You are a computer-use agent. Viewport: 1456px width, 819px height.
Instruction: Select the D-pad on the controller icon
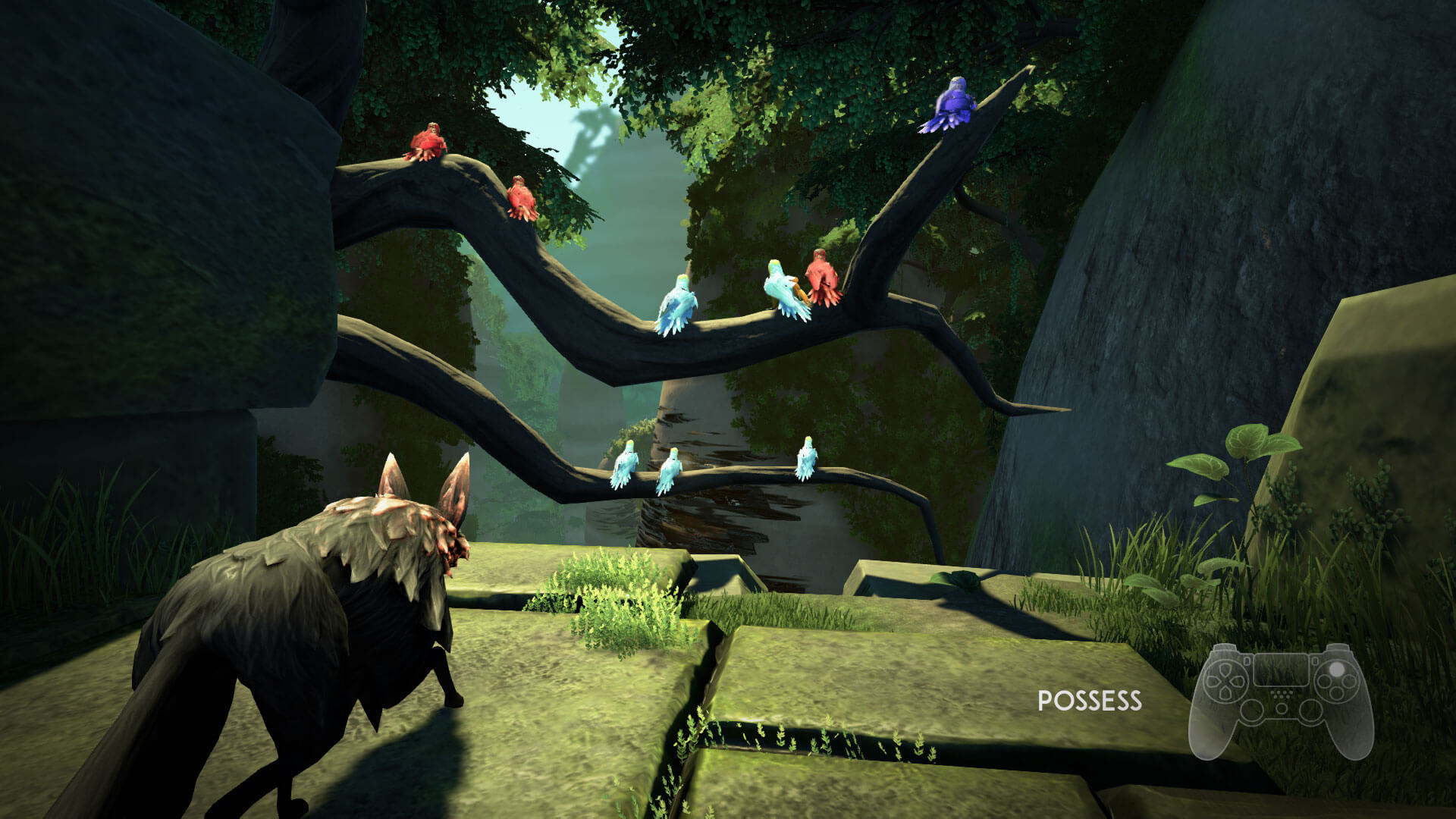point(1225,681)
